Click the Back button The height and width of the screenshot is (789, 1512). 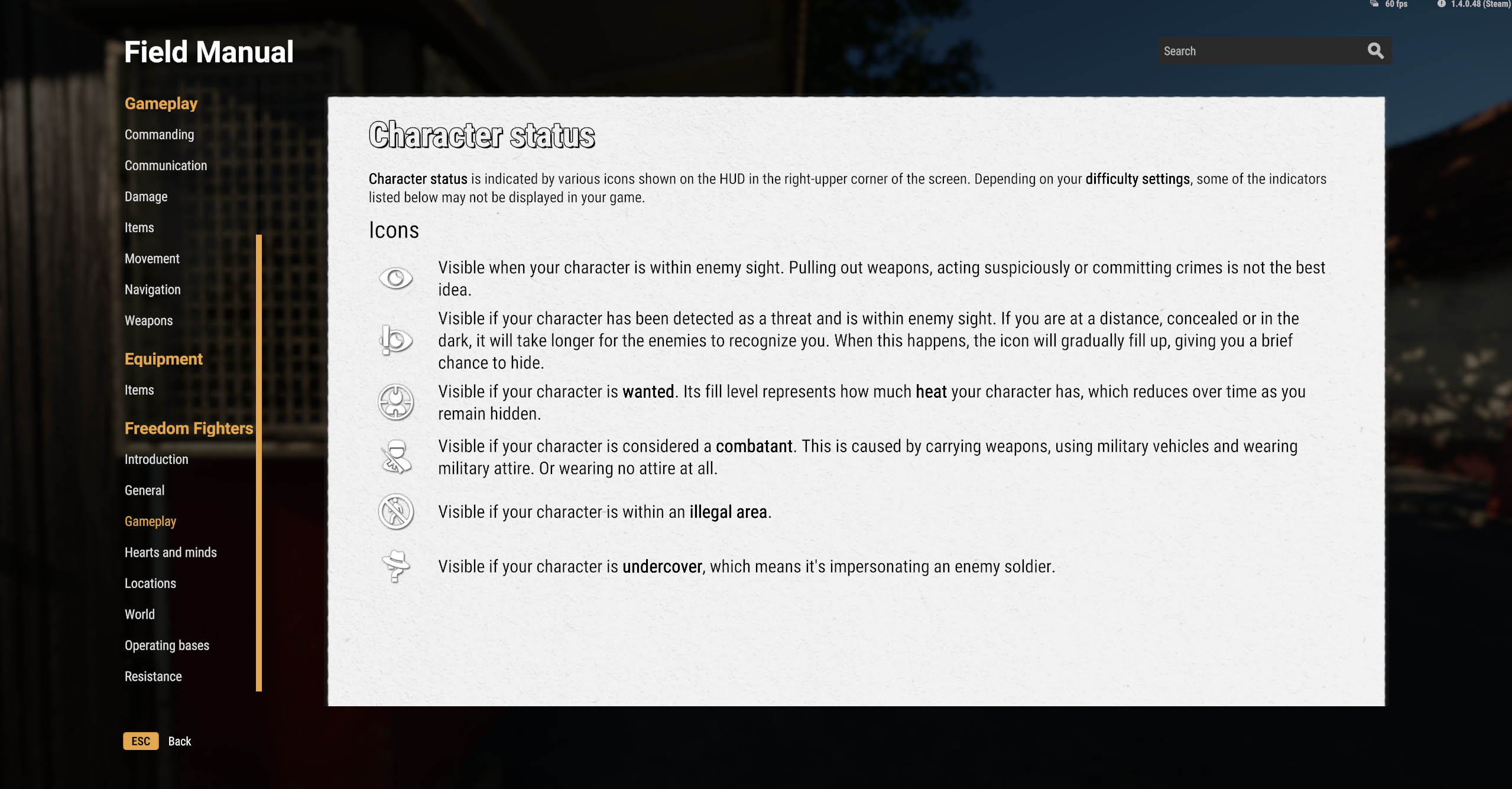[179, 741]
